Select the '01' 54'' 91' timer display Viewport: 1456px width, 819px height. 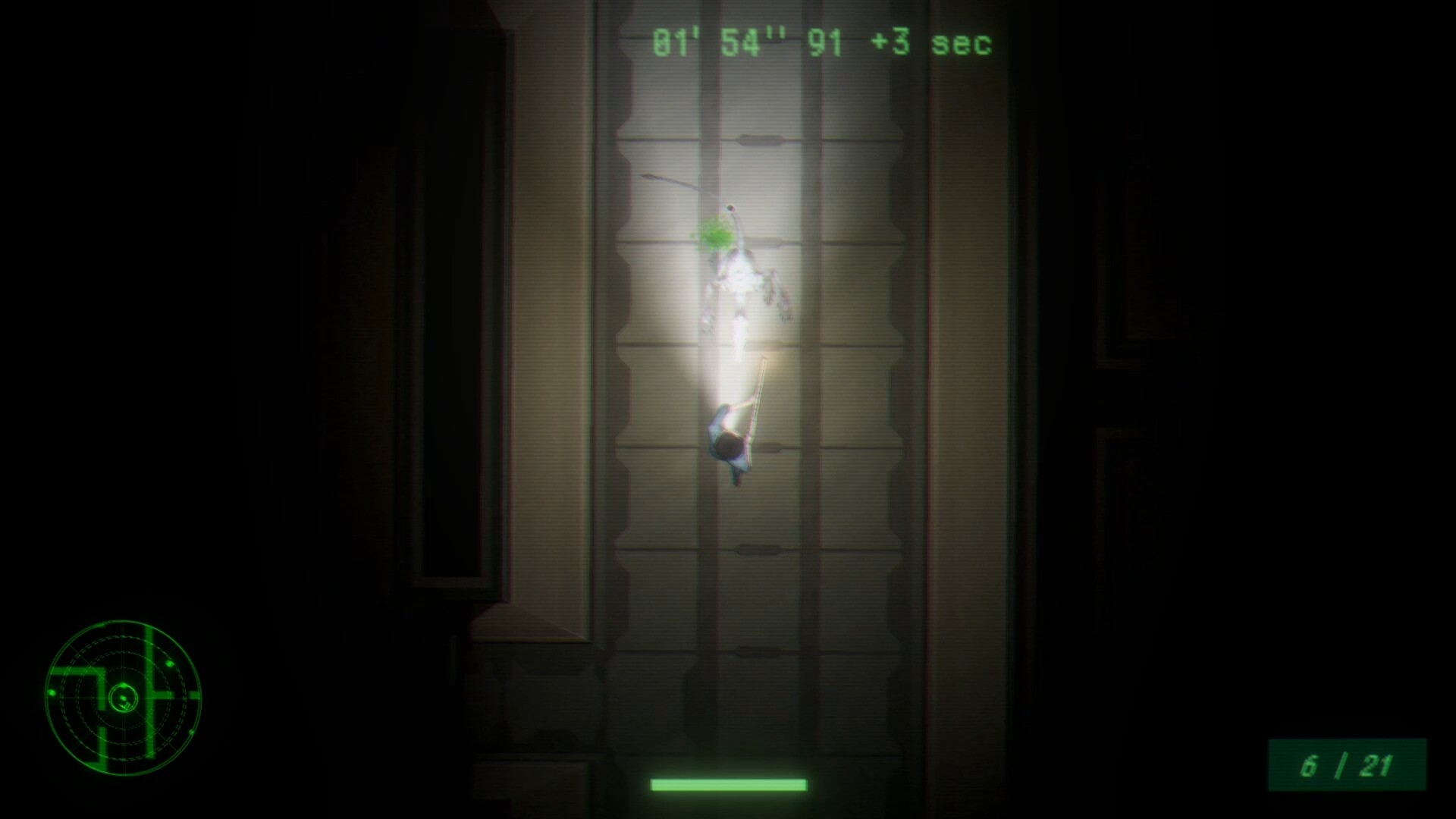[747, 43]
